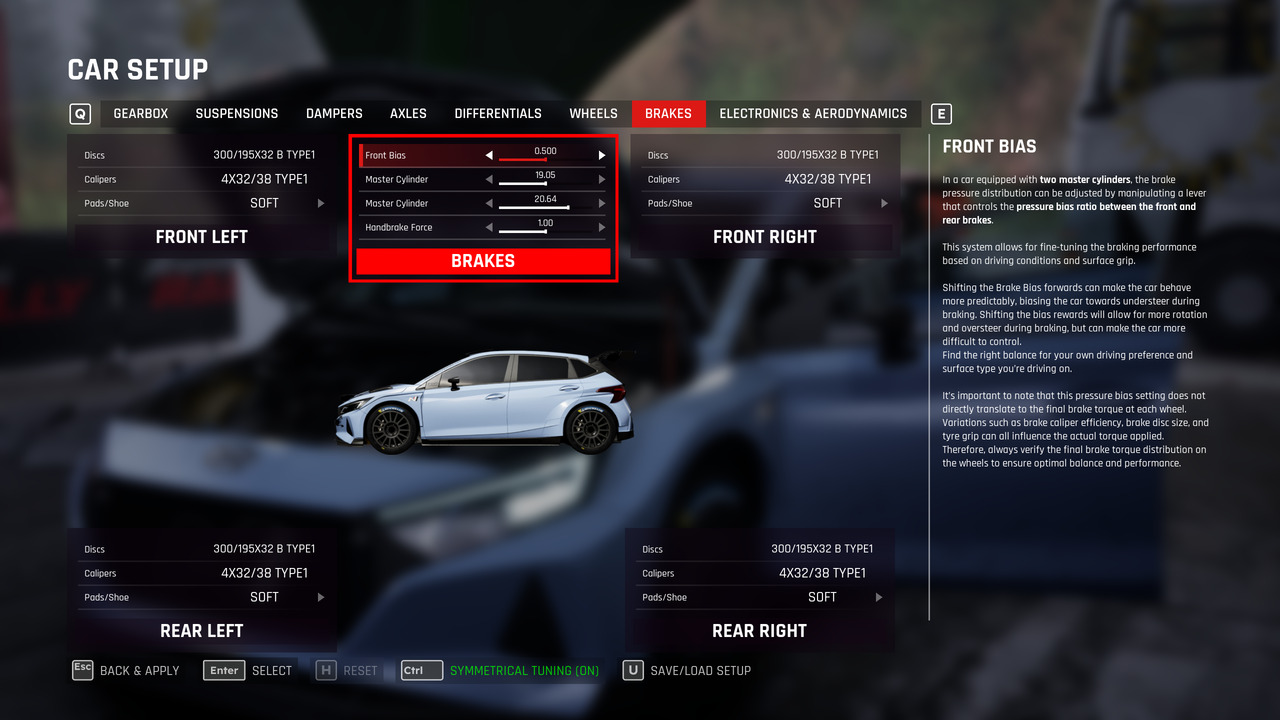Decrease Front Bias with left arrow
This screenshot has height=720, width=1280.
point(489,155)
